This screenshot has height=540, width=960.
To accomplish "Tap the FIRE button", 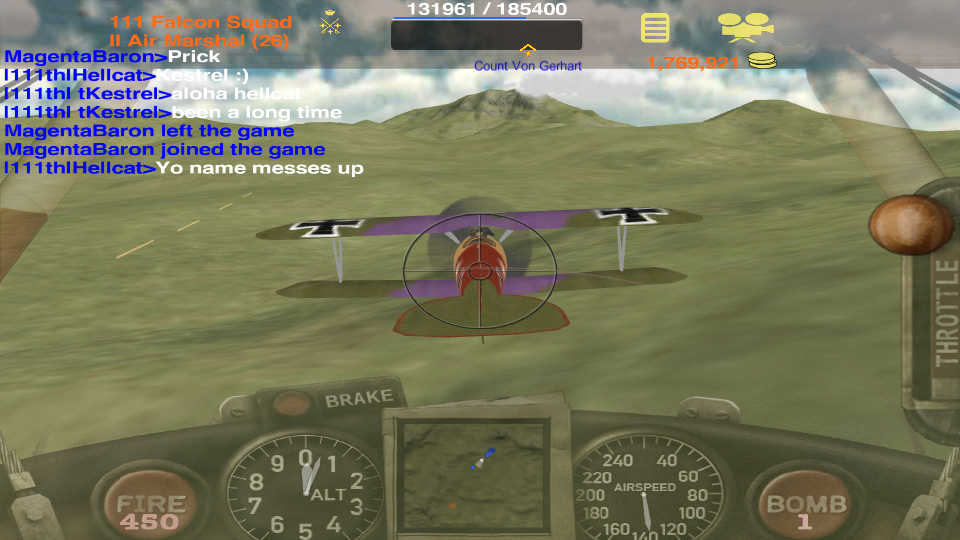I will [x=150, y=508].
